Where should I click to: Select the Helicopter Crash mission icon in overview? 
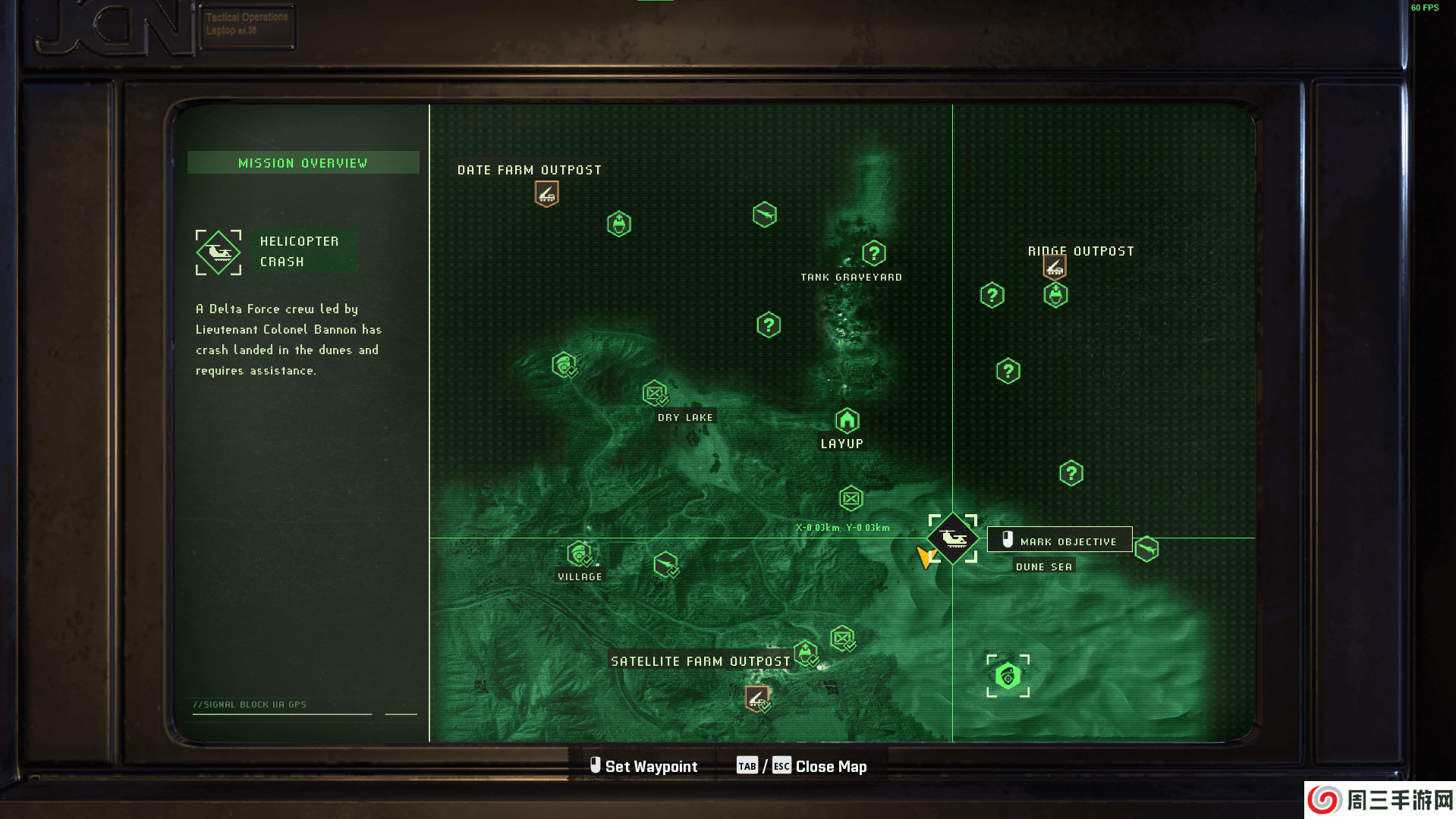pos(219,253)
